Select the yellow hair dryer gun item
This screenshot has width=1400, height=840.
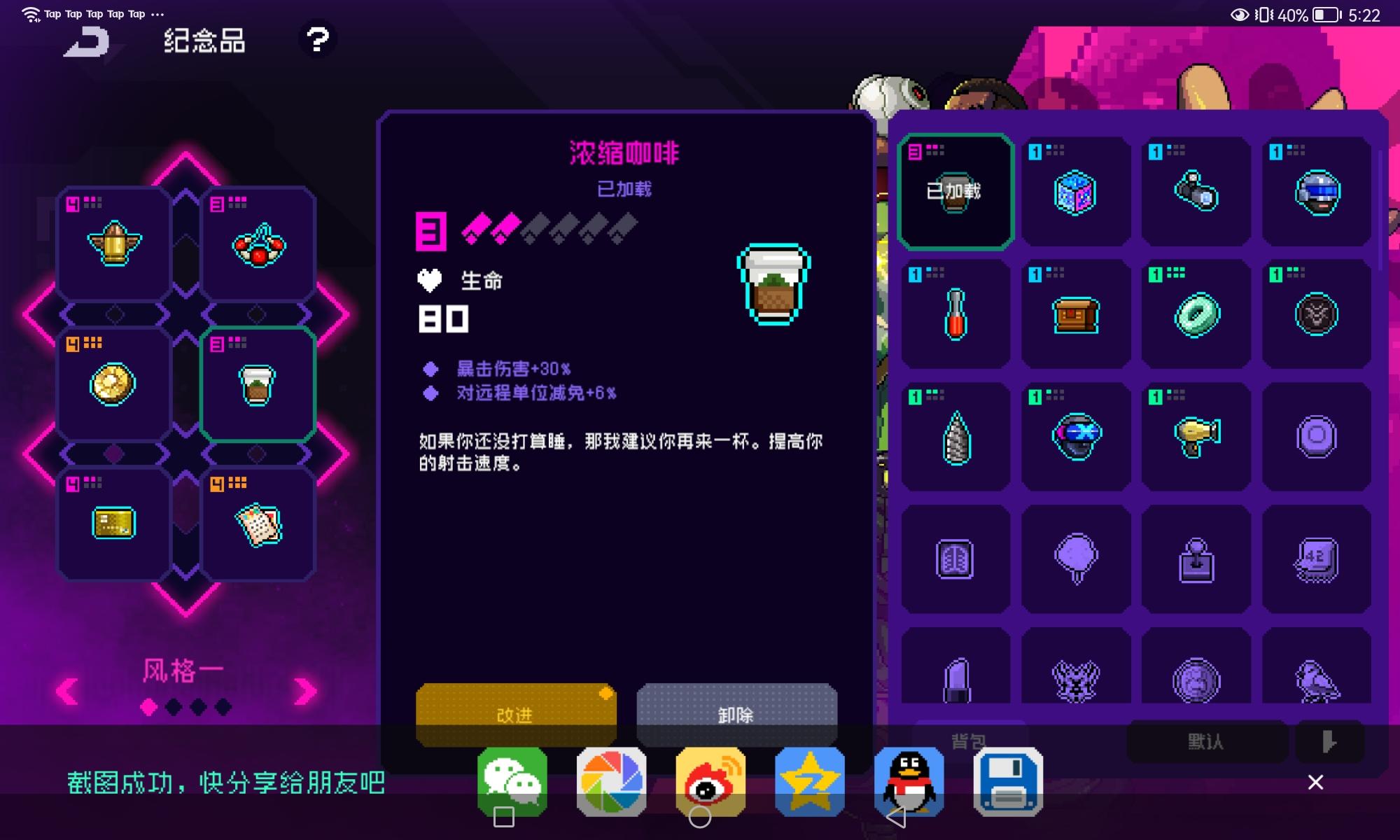click(x=1196, y=435)
